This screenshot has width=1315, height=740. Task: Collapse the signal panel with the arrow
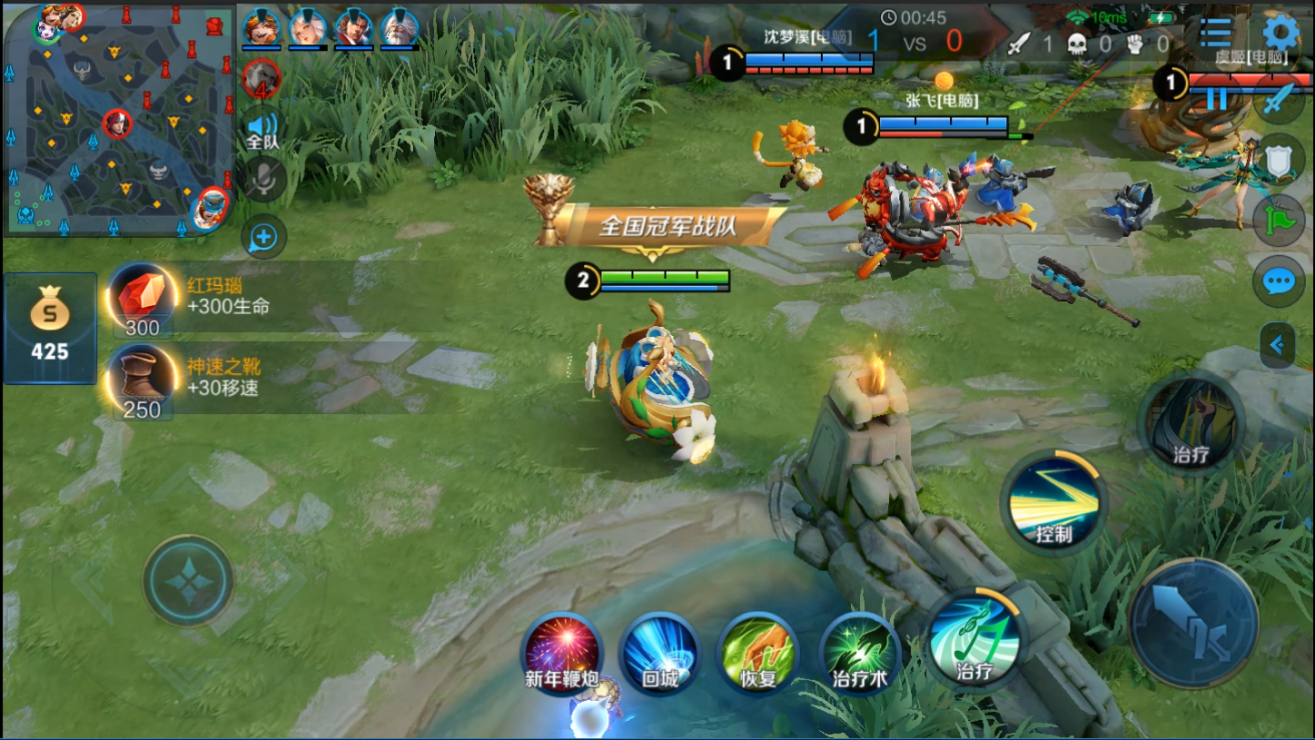[1277, 346]
